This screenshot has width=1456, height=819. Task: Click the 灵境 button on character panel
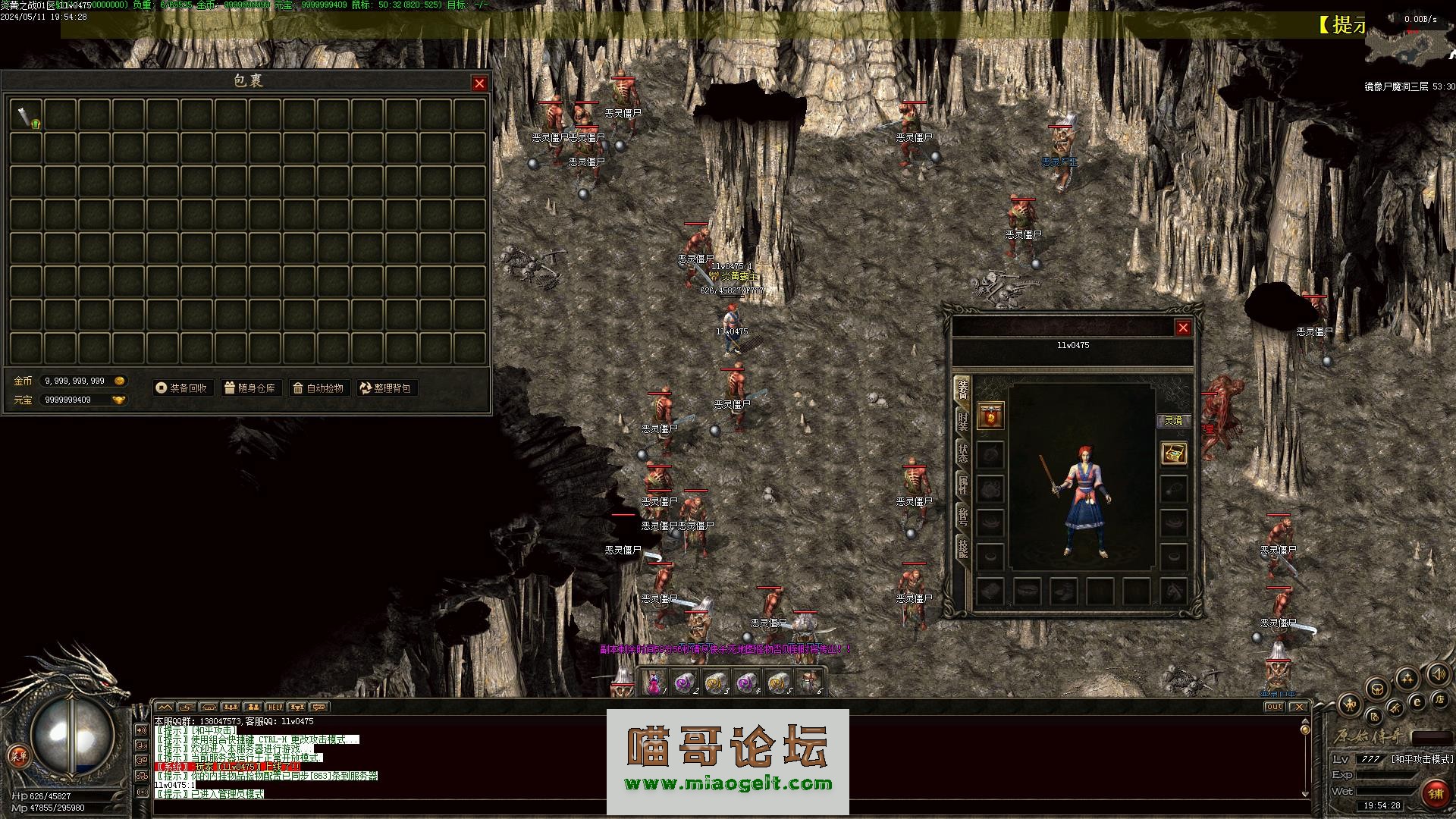[1173, 421]
